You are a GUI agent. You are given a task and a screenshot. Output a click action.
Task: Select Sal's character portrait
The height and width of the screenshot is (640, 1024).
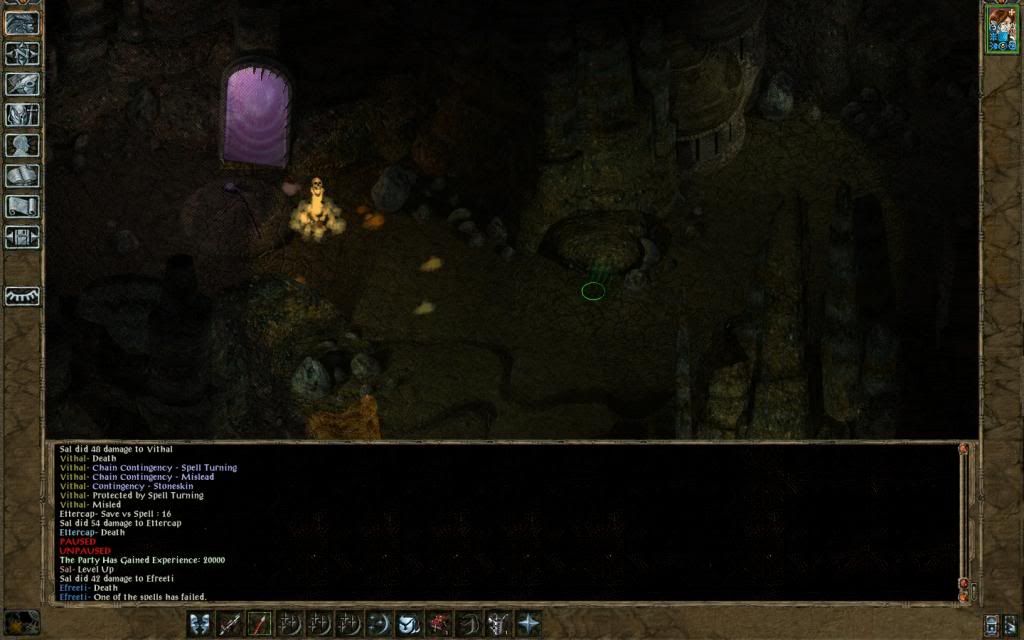tap(1001, 28)
